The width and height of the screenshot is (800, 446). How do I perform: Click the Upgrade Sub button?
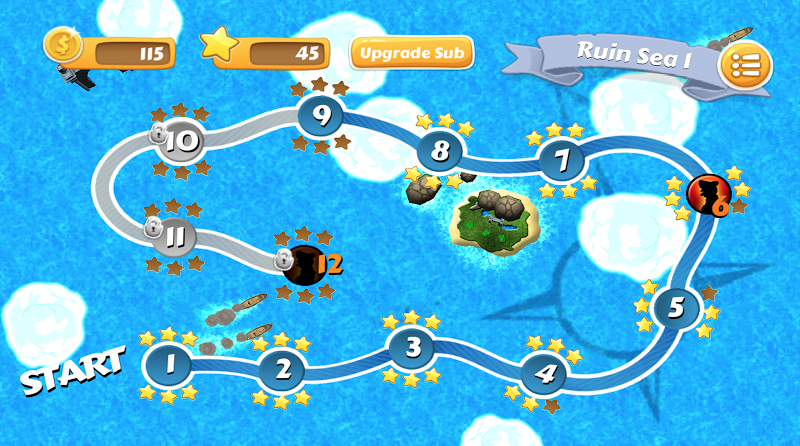pos(412,52)
